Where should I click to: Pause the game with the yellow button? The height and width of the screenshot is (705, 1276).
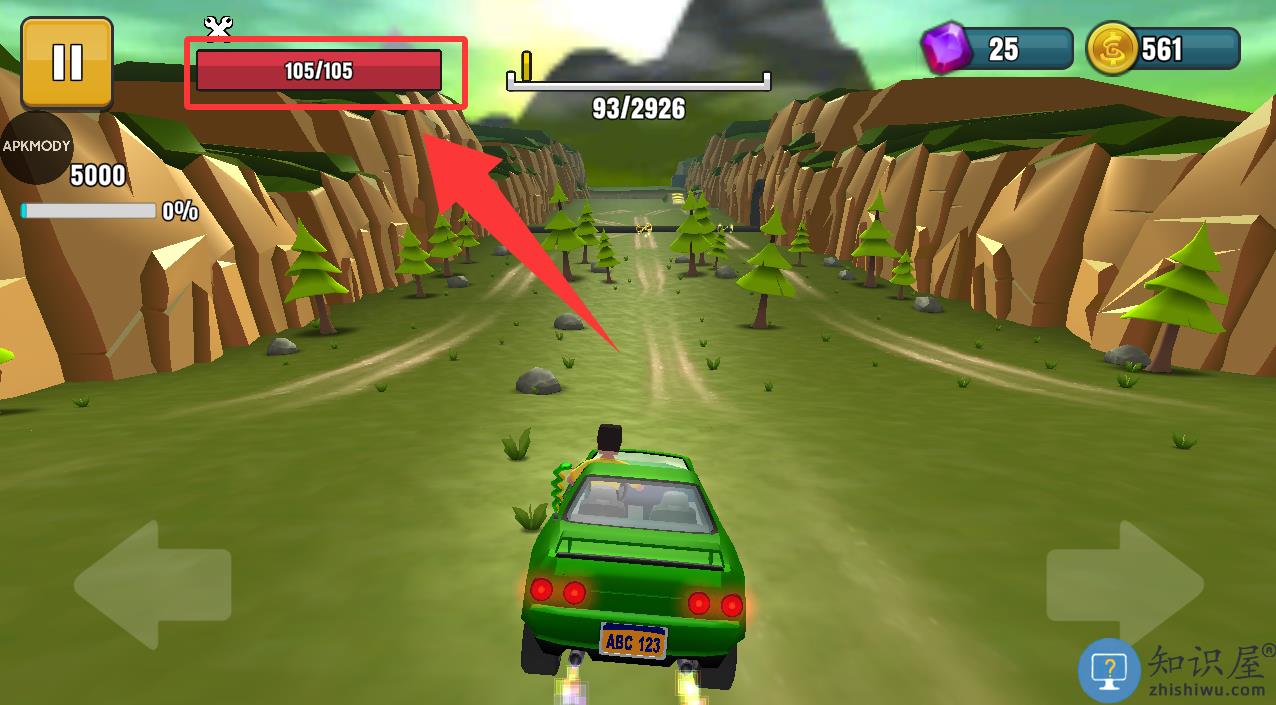[x=67, y=62]
